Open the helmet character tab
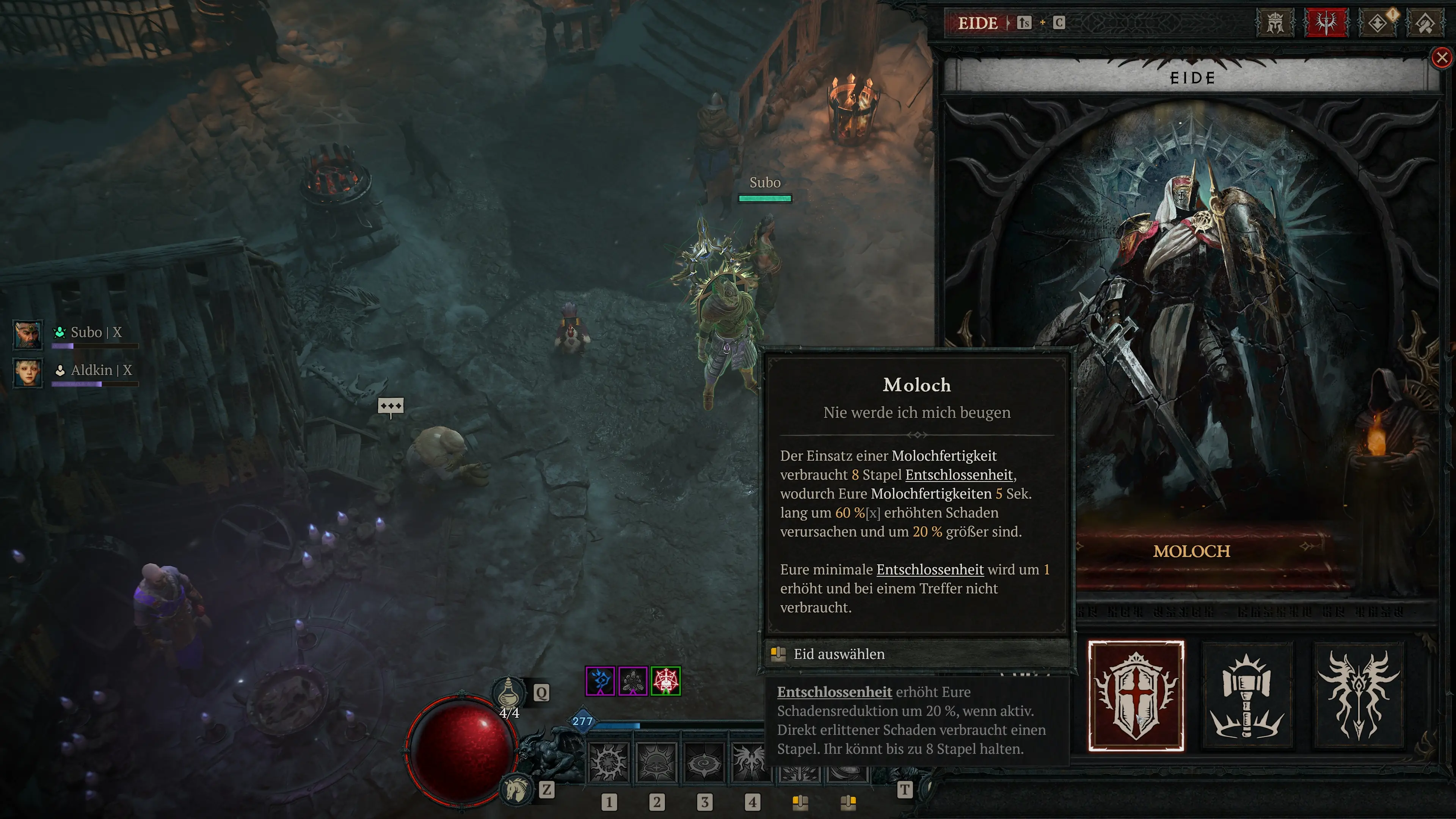The width and height of the screenshot is (1456, 819). pyautogui.click(x=1275, y=23)
